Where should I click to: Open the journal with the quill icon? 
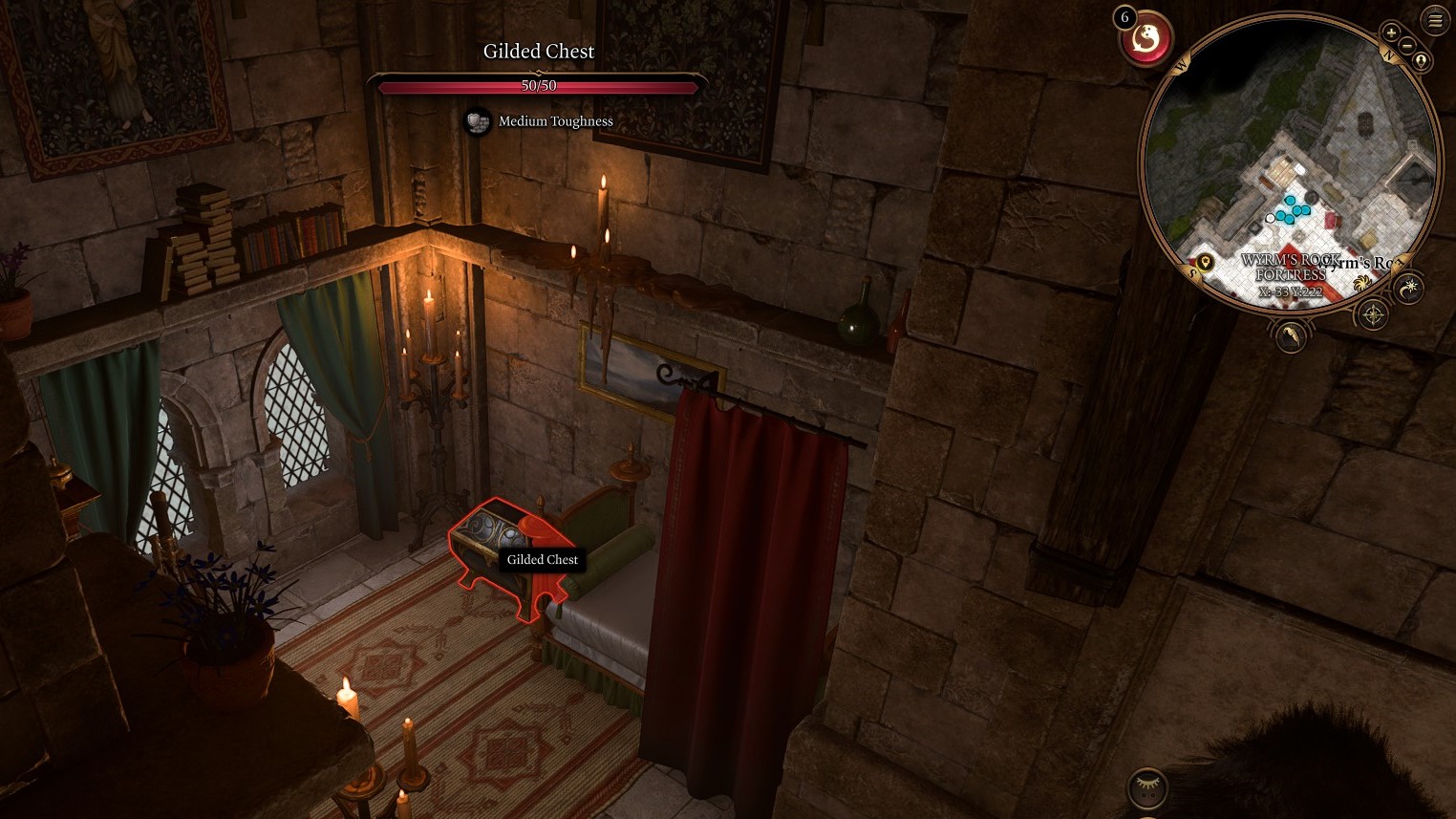coord(1291,337)
